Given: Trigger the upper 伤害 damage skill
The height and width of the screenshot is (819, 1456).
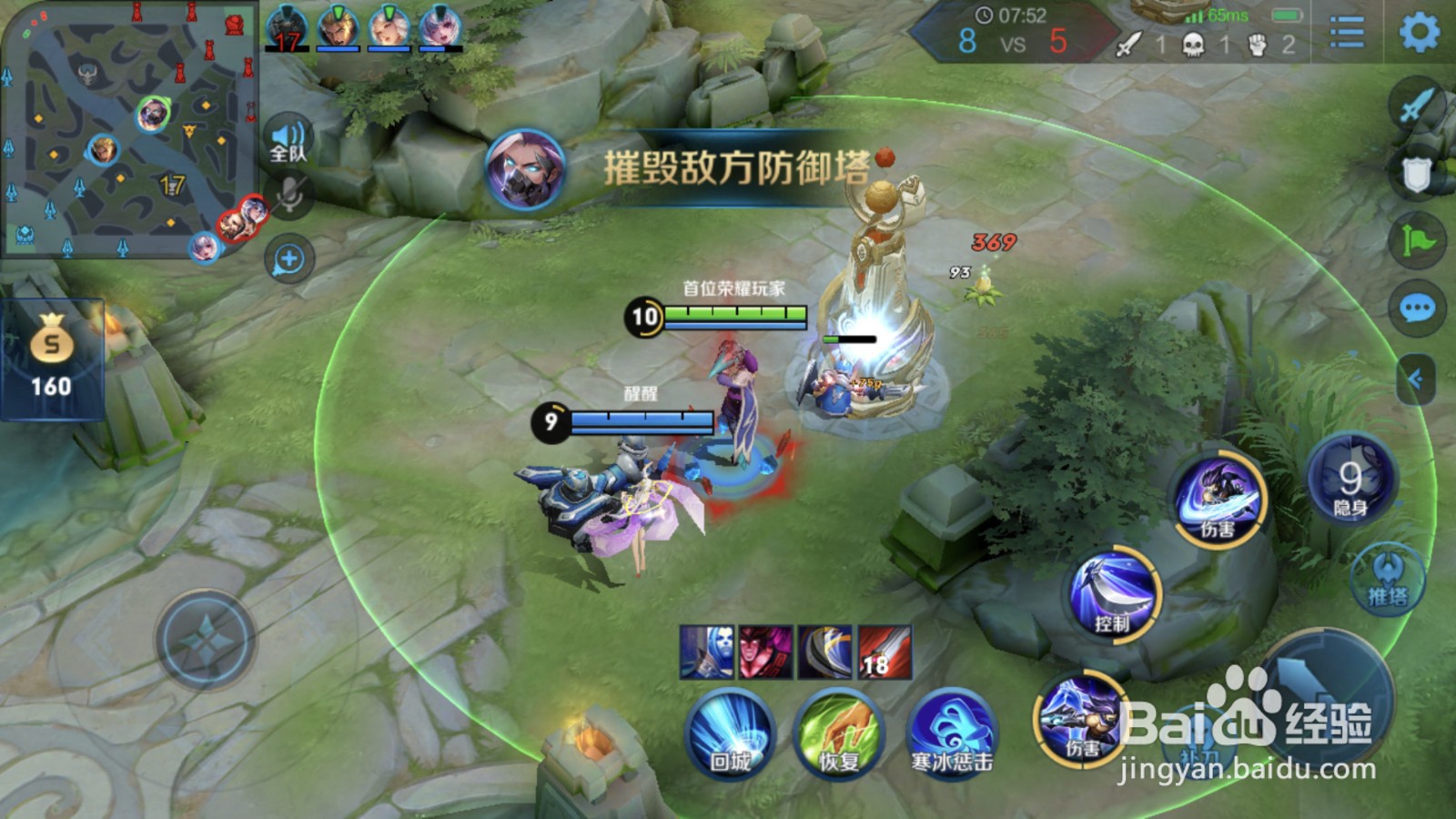Looking at the screenshot, I should [1221, 496].
